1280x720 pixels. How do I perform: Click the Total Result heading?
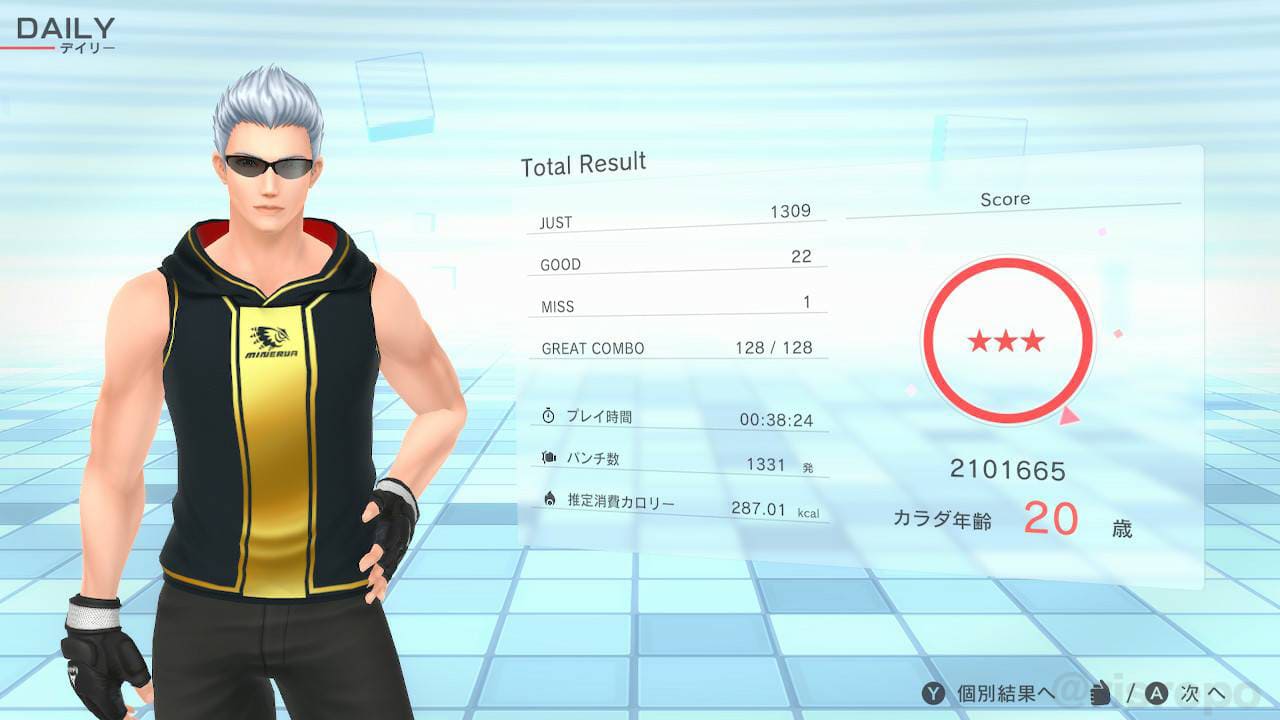583,162
